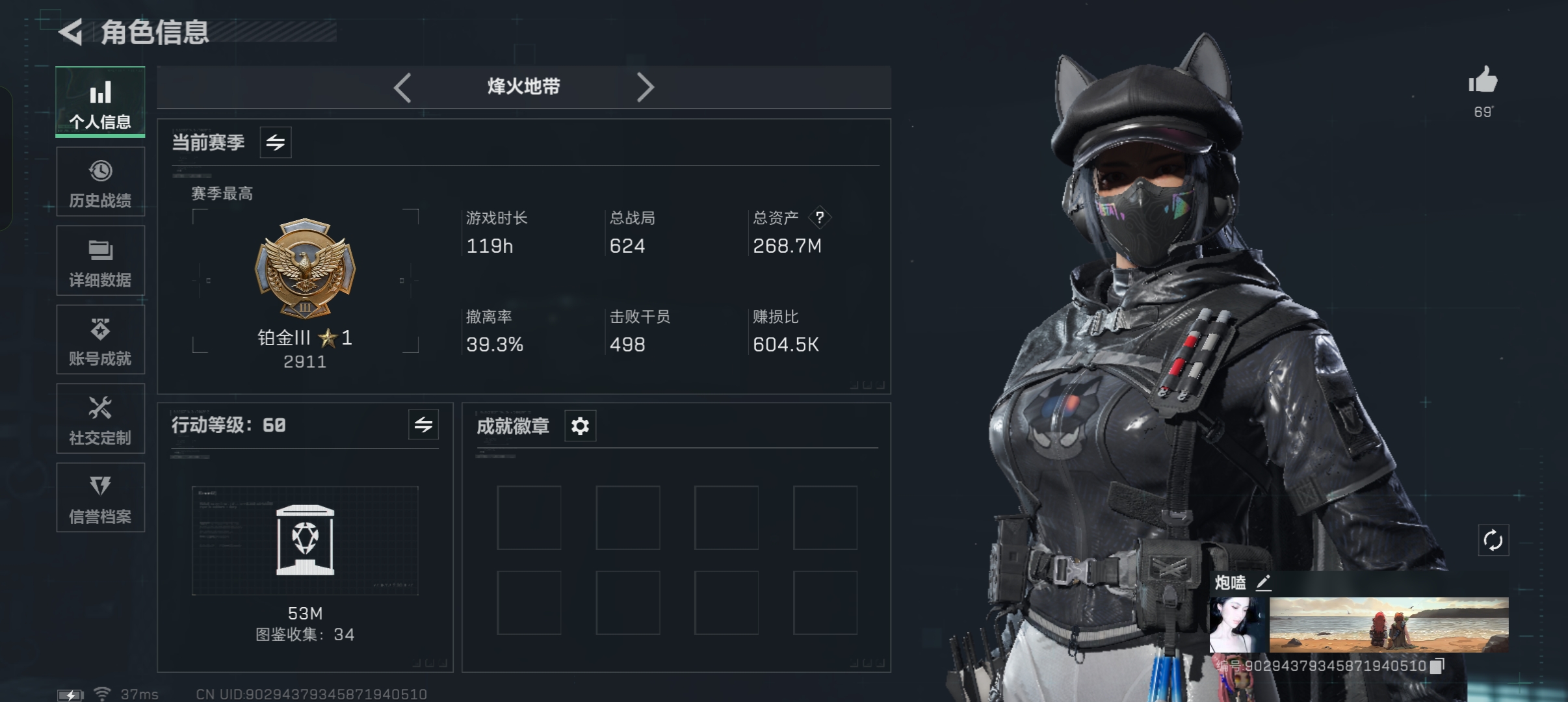Select the 铂金III rank badge
Screen dimensions: 1568x702
point(305,268)
